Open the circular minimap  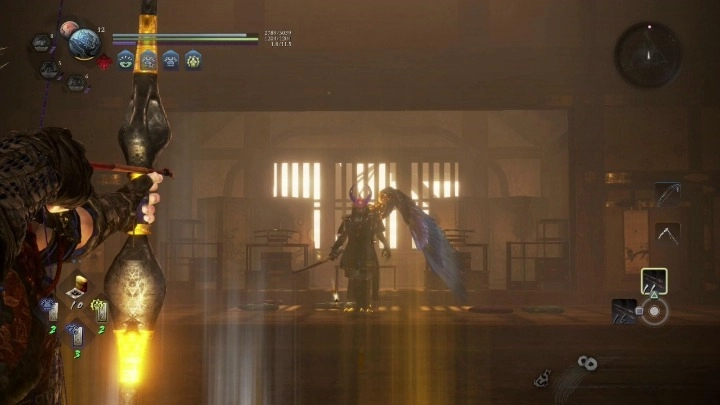pyautogui.click(x=648, y=54)
